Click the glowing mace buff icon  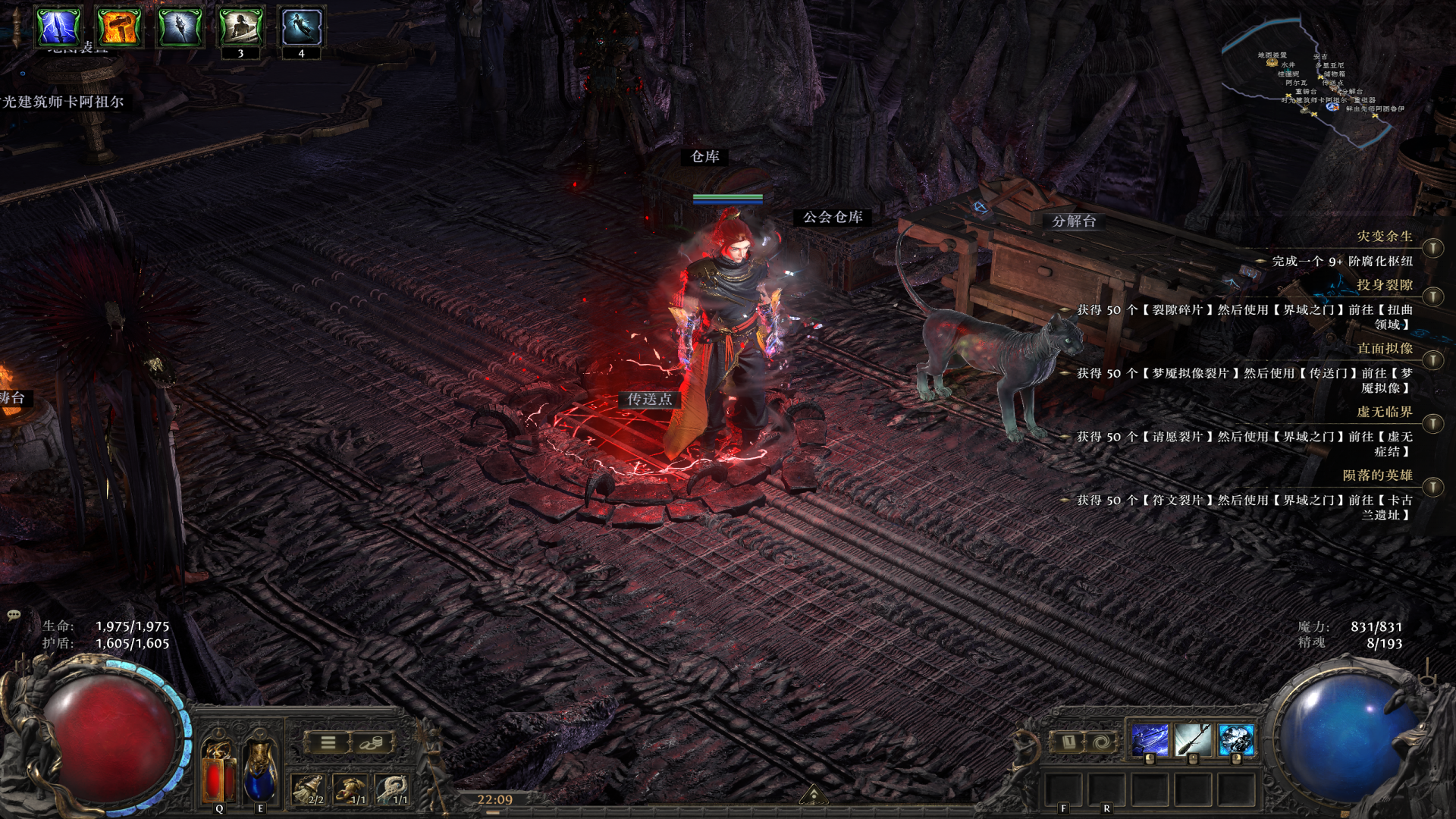coord(180,27)
